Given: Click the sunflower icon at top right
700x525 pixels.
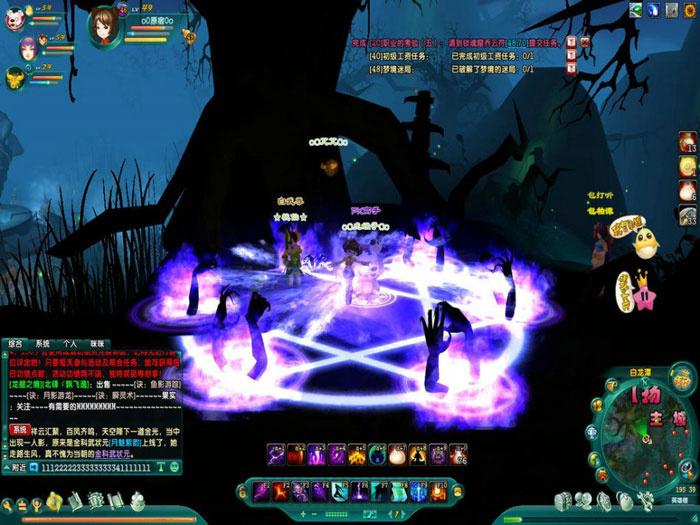Looking at the screenshot, I should click(x=690, y=10).
